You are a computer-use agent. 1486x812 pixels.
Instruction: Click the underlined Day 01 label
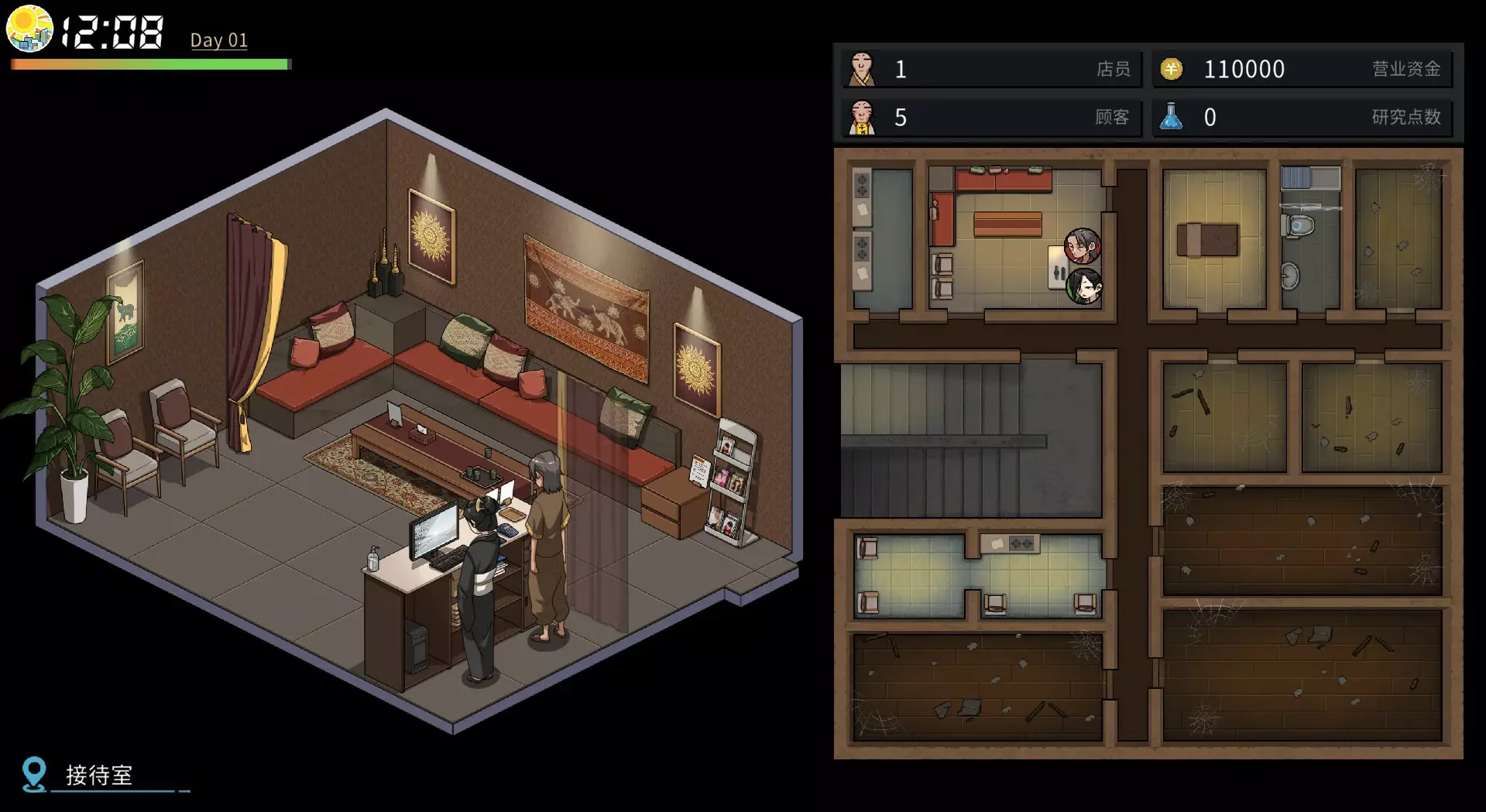coord(219,40)
